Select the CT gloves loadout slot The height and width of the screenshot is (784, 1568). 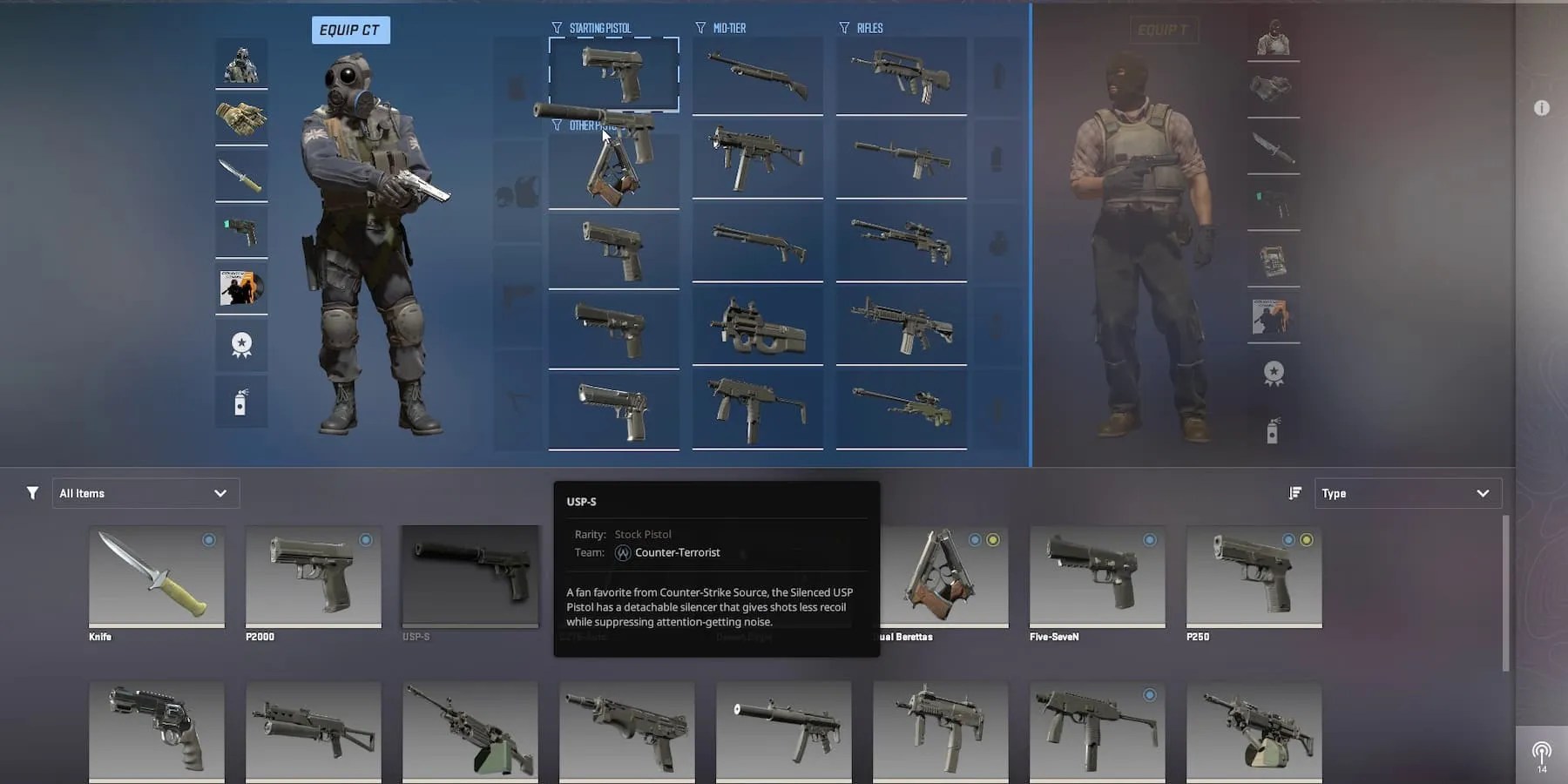point(241,118)
